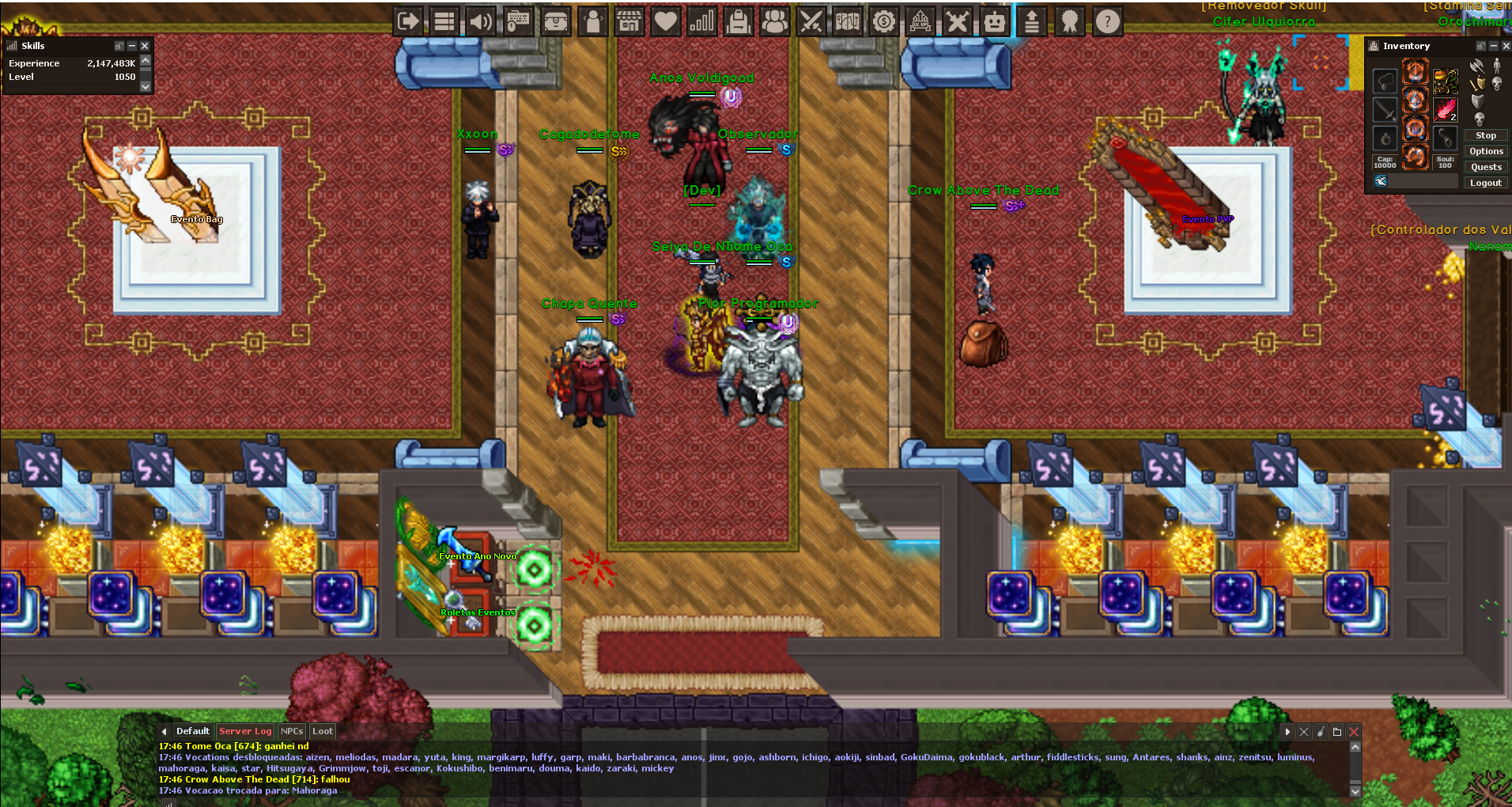
Task: Select the pumpkin backpack slot
Action: pos(1445,80)
